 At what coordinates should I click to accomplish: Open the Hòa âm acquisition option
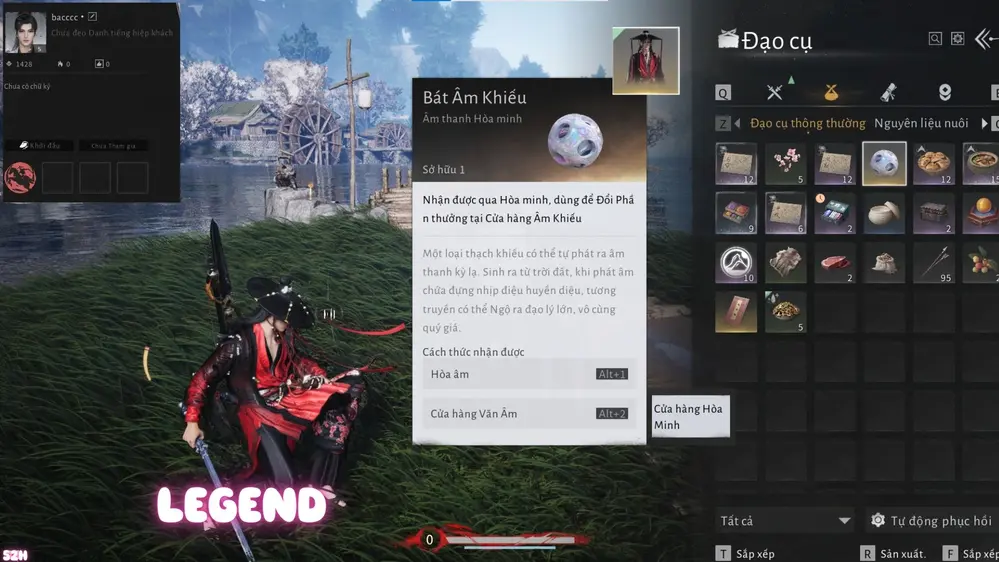click(x=529, y=374)
